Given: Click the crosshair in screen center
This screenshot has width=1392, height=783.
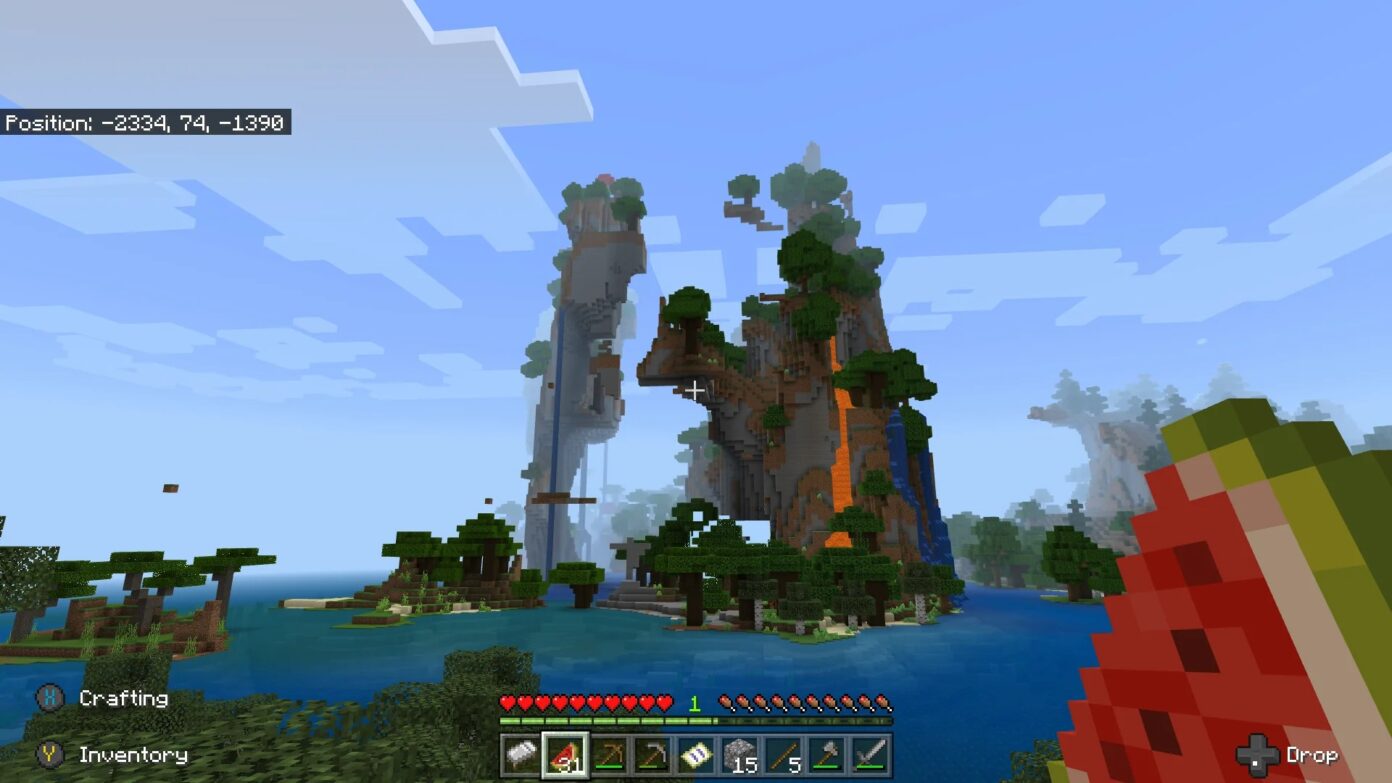Looking at the screenshot, I should (696, 391).
